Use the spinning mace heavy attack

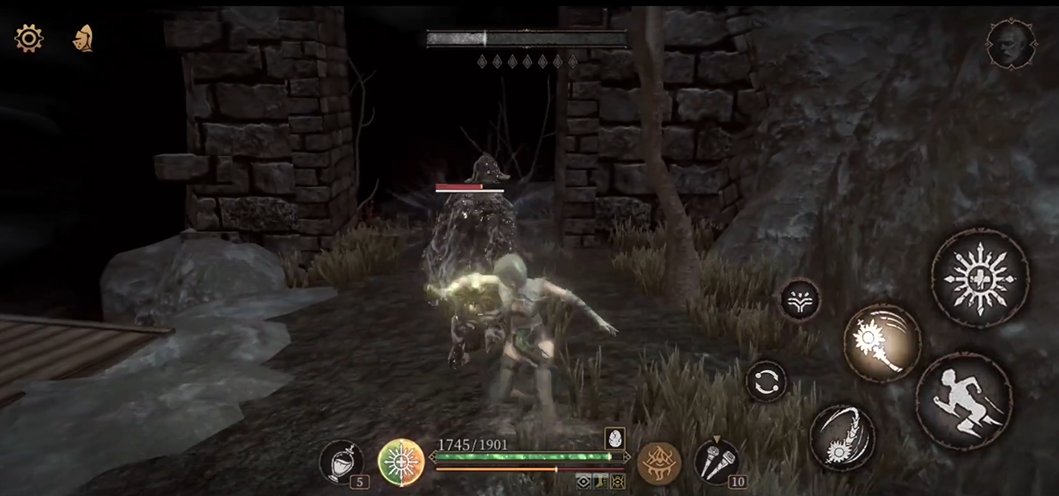click(x=842, y=436)
